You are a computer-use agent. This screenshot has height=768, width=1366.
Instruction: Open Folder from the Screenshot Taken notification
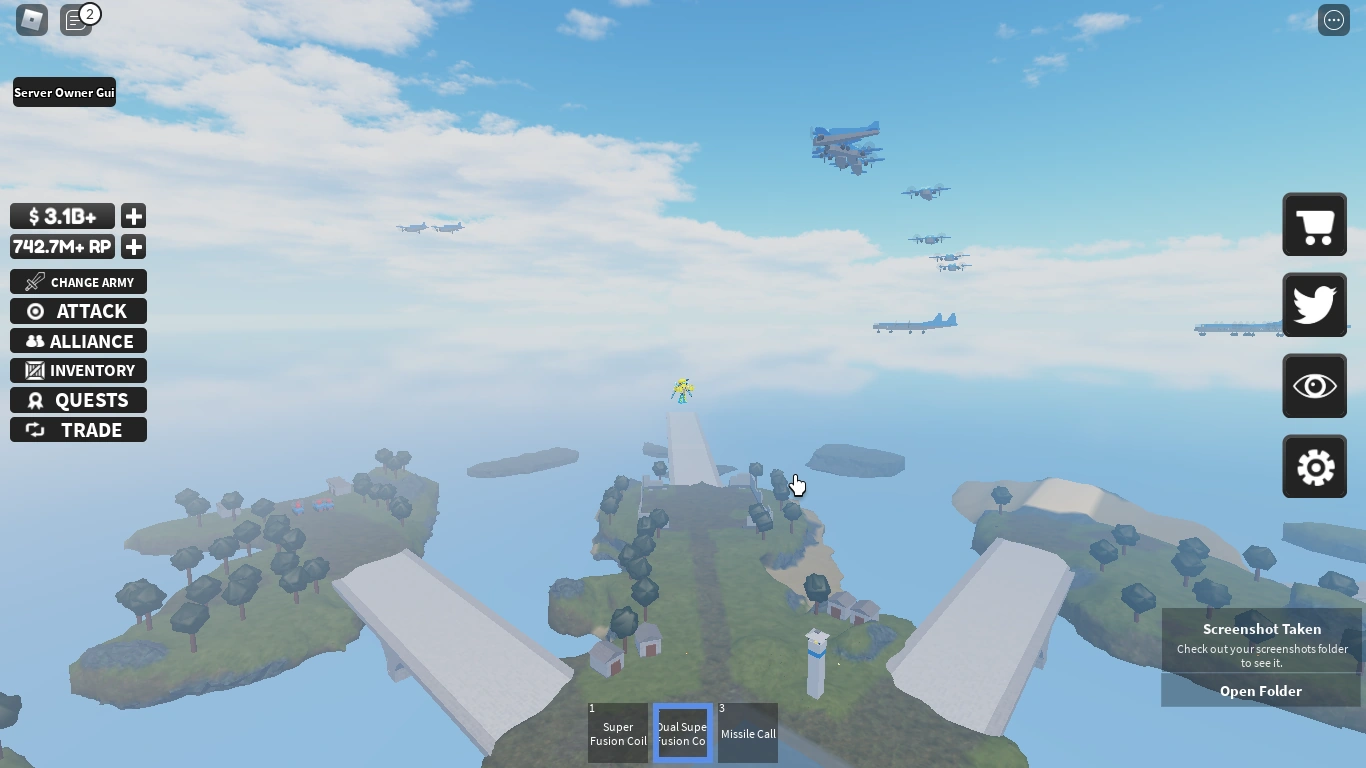point(1261,690)
